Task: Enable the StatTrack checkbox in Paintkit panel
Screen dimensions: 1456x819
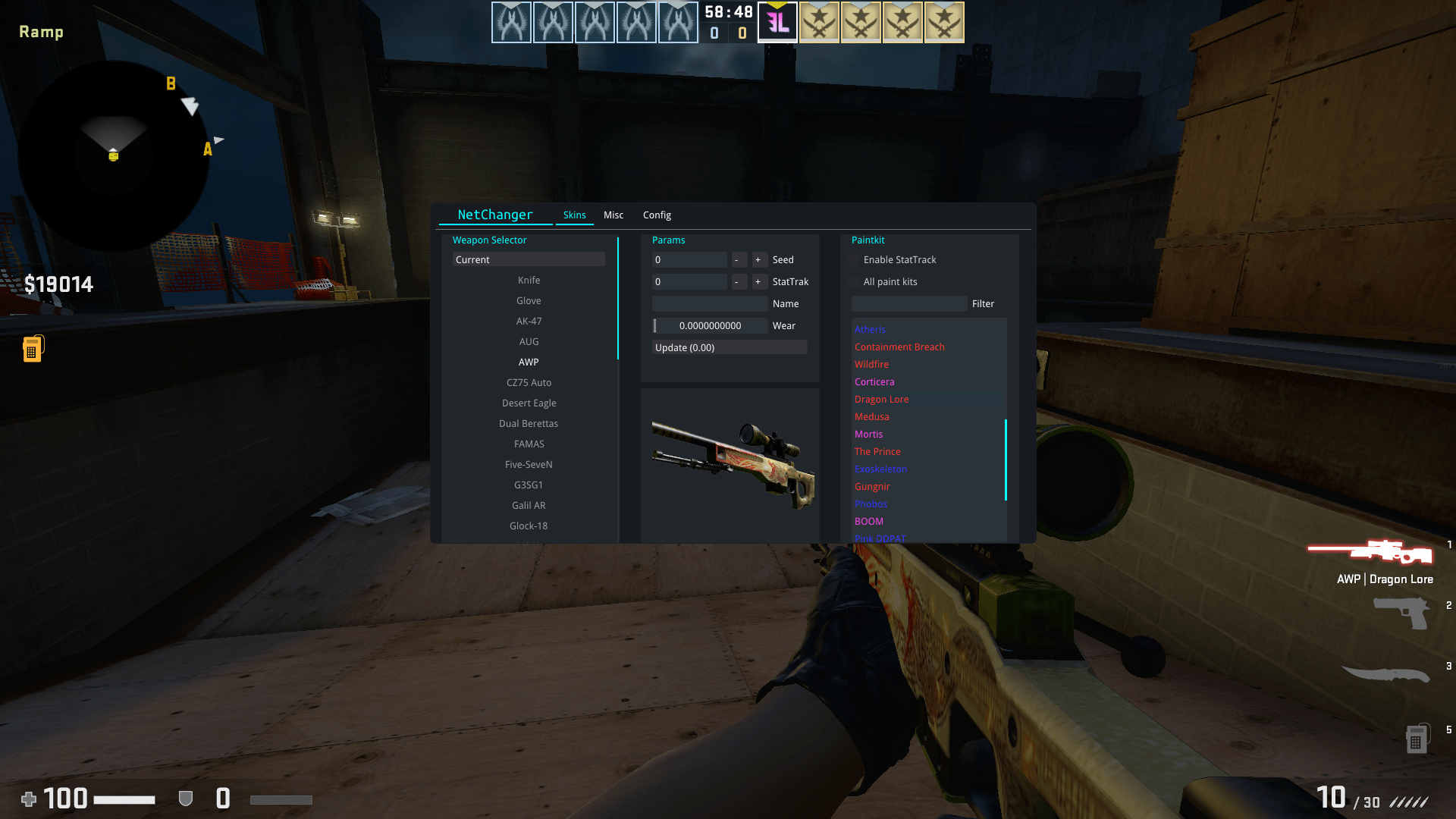Action: 856,259
